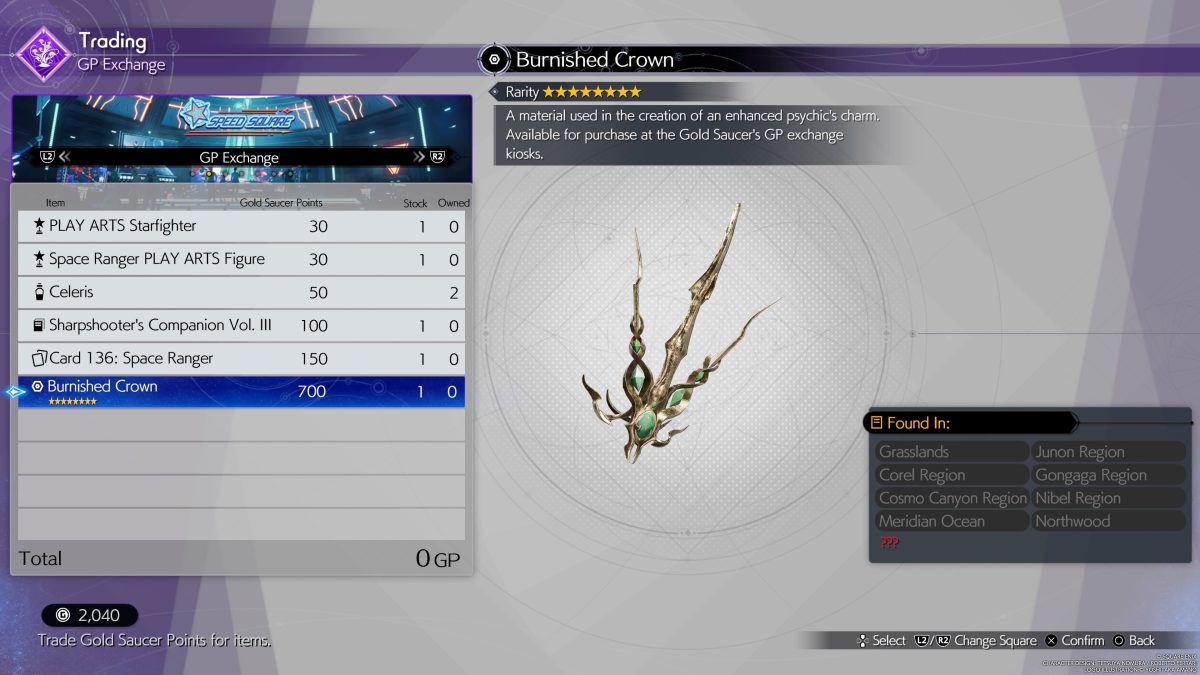This screenshot has height=675, width=1200.
Task: Select the Burnished Crown row
Action: click(241, 391)
